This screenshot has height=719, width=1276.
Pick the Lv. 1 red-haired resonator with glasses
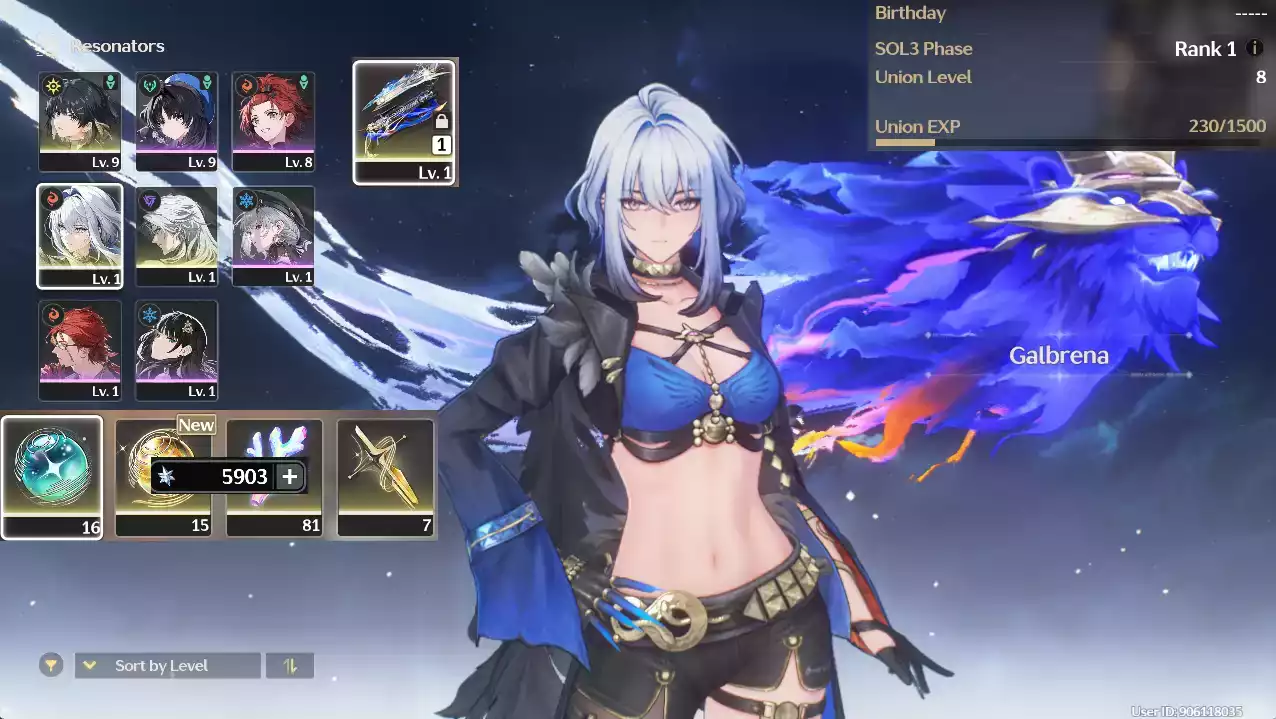coord(80,349)
